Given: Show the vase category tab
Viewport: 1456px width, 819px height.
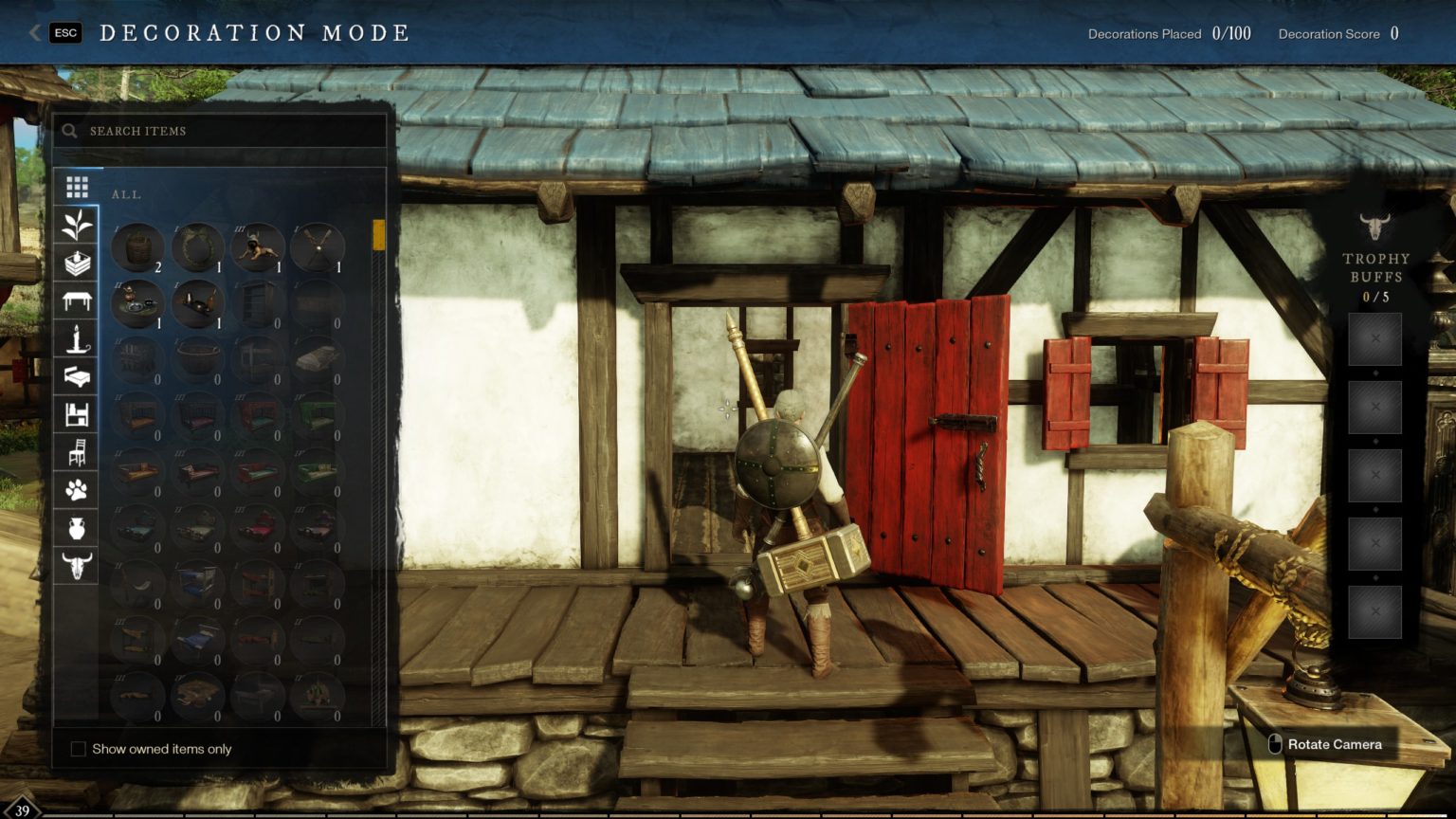Looking at the screenshot, I should coord(77,528).
